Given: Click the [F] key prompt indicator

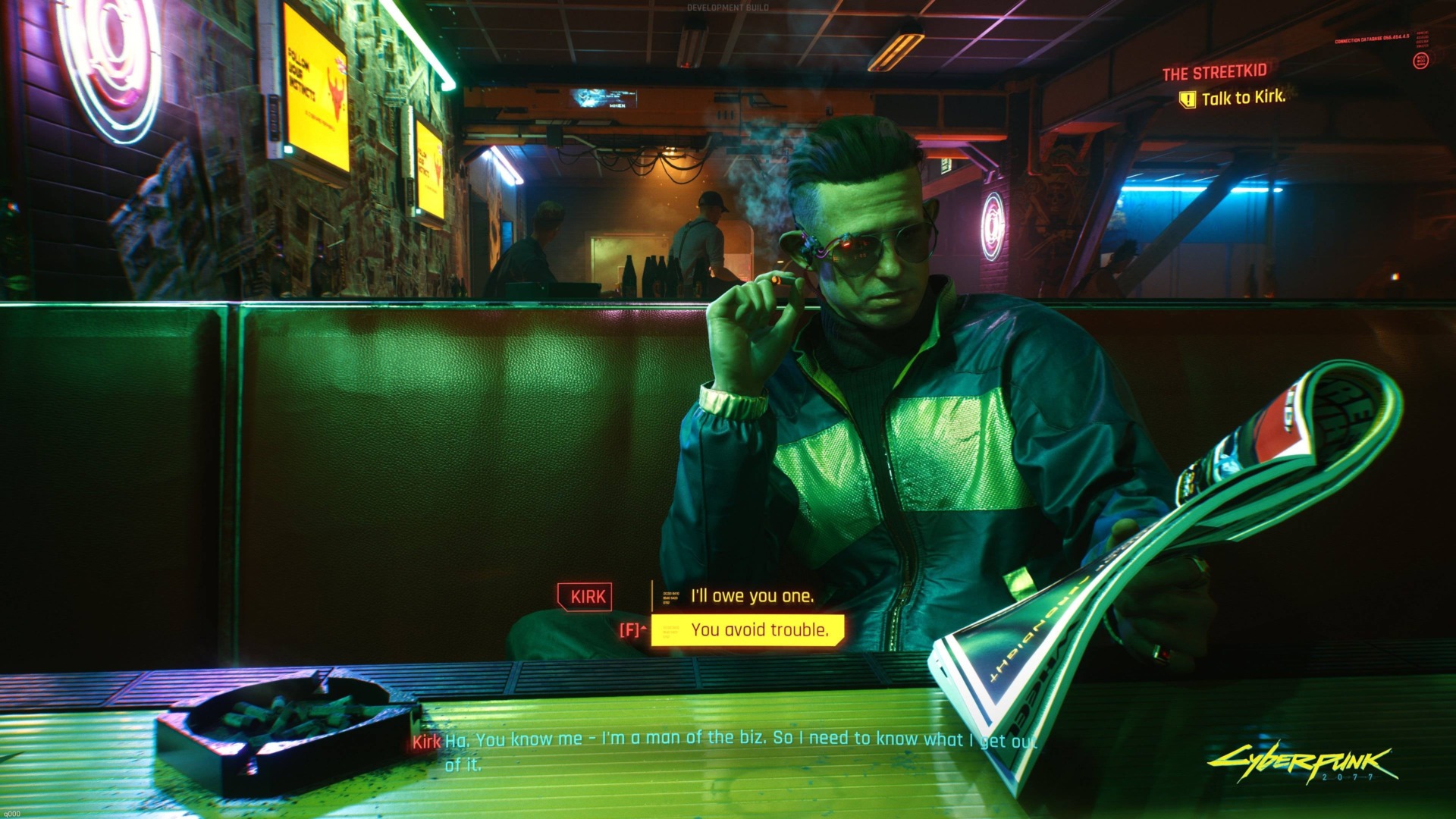Looking at the screenshot, I should point(629,630).
